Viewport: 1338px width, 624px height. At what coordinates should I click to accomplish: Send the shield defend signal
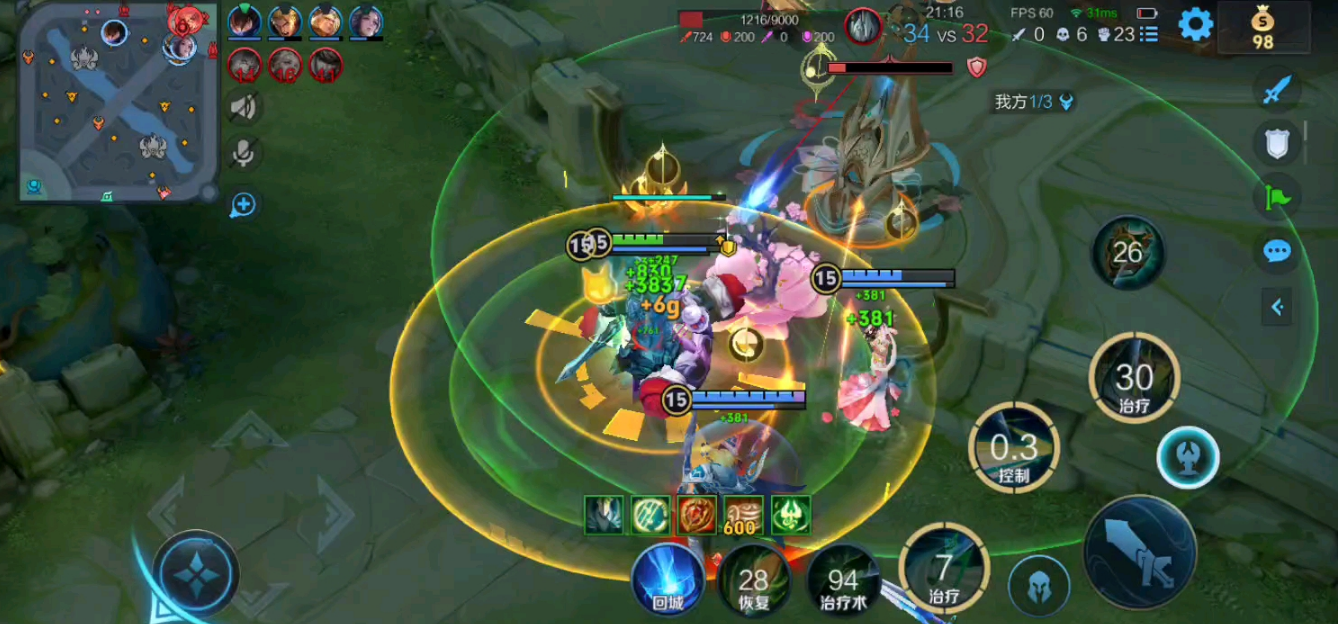[1277, 145]
